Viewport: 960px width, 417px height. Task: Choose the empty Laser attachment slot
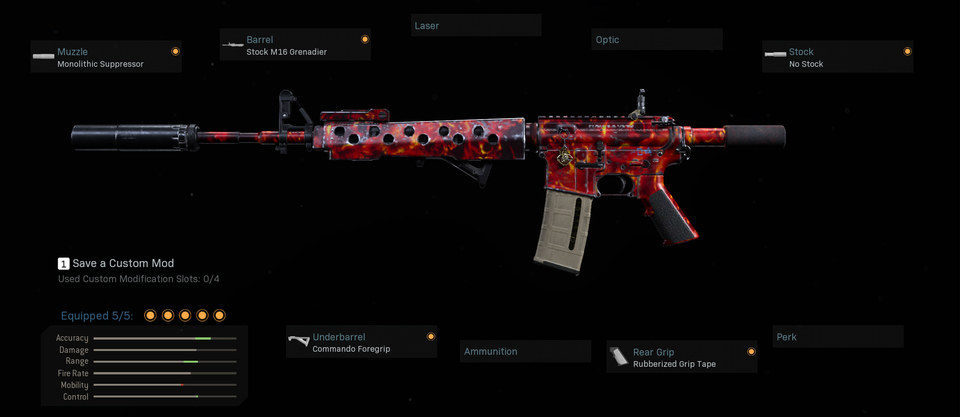coord(476,26)
